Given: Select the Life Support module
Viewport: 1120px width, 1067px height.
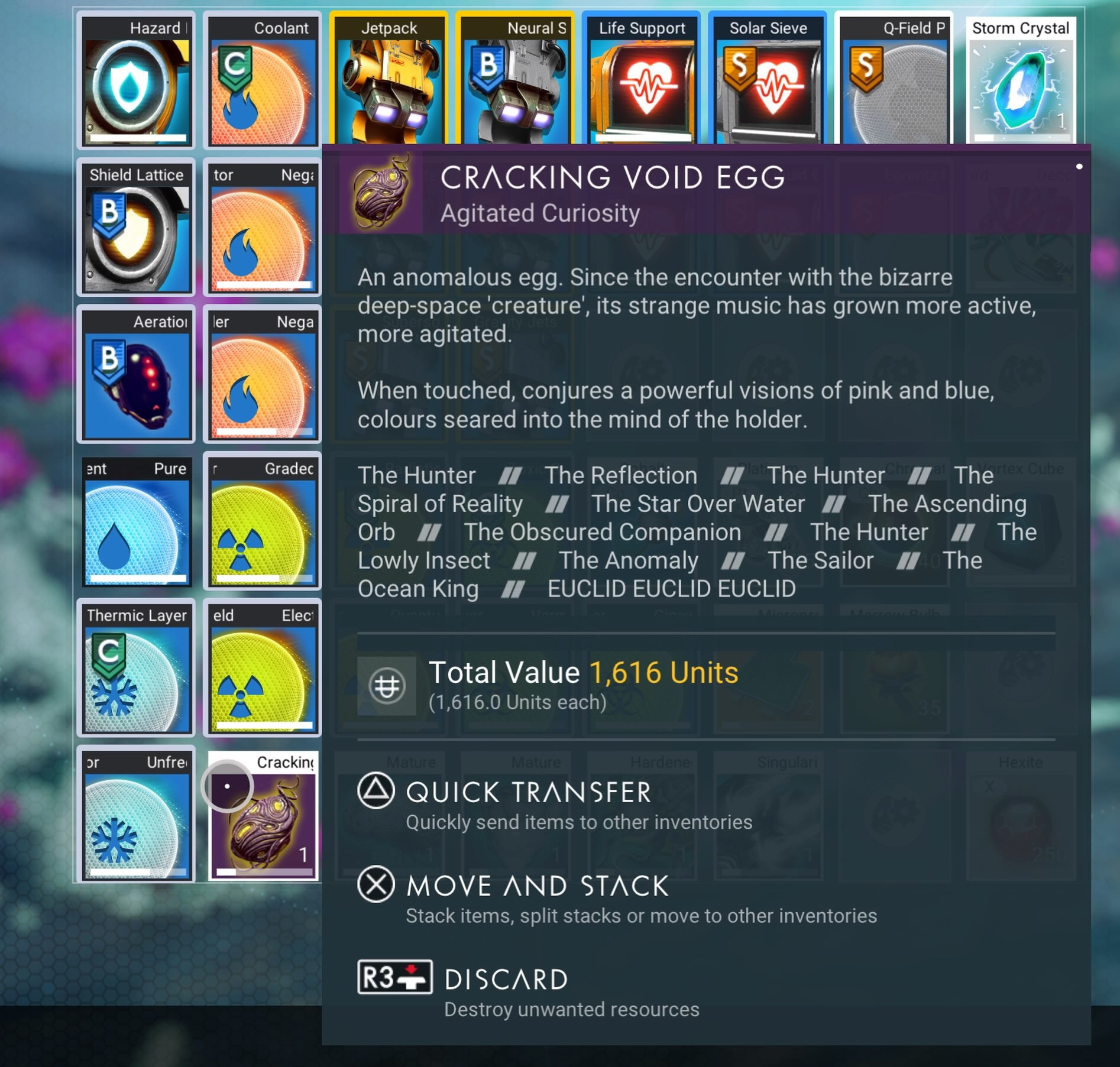Looking at the screenshot, I should (640, 80).
